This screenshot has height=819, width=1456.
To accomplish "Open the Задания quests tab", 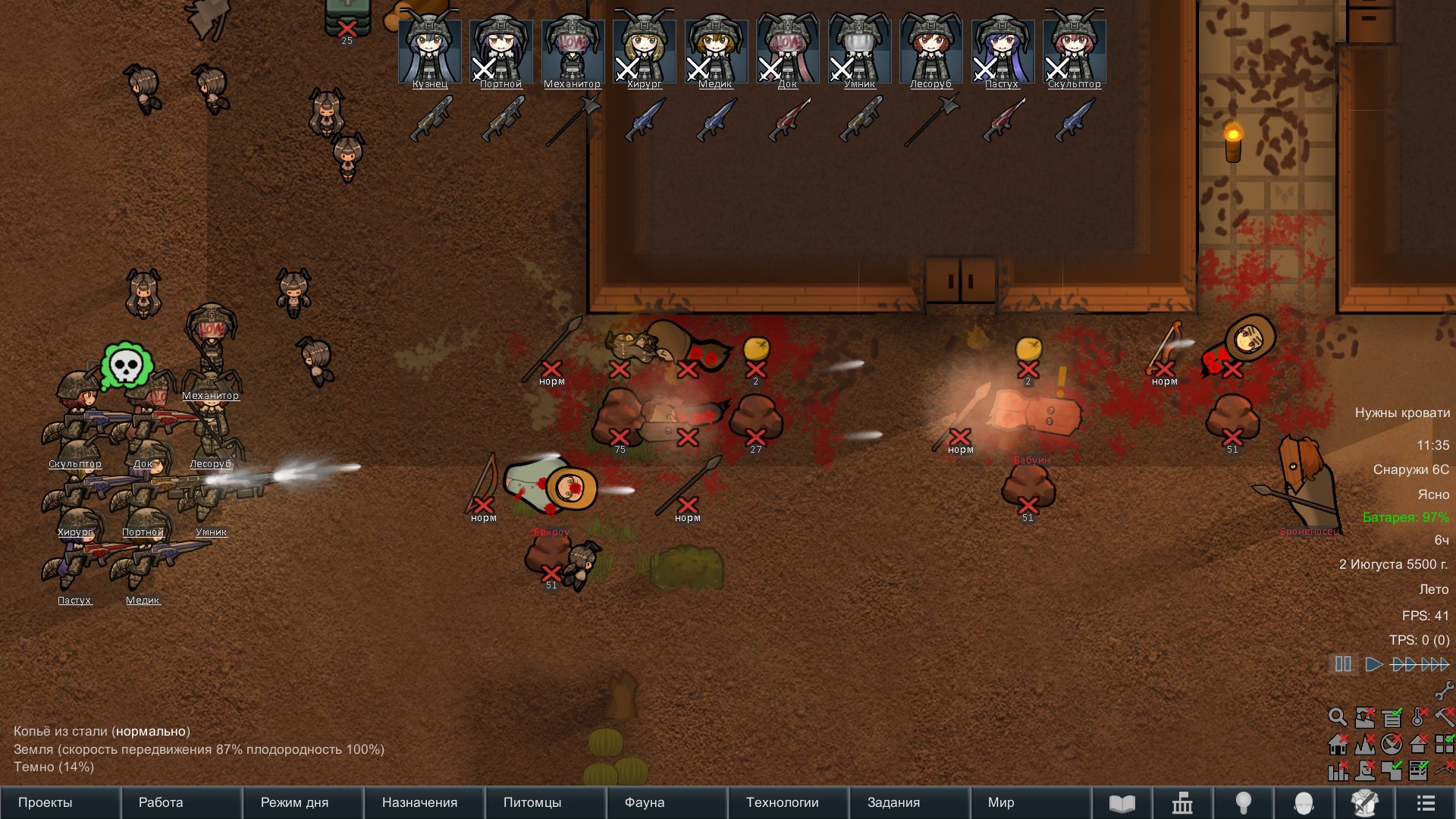I will tap(893, 802).
